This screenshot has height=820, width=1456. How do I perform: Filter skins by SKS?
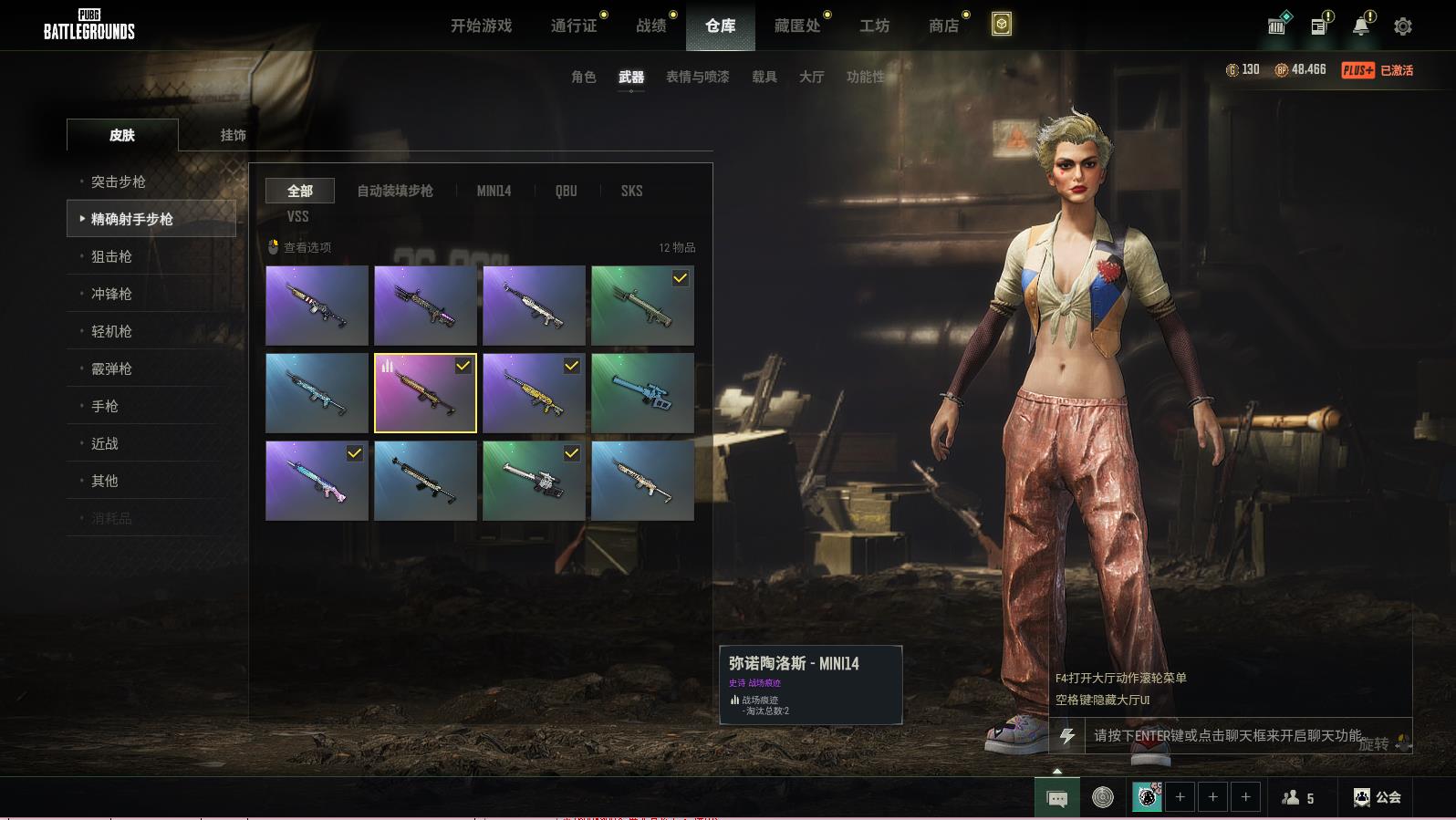coord(631,191)
